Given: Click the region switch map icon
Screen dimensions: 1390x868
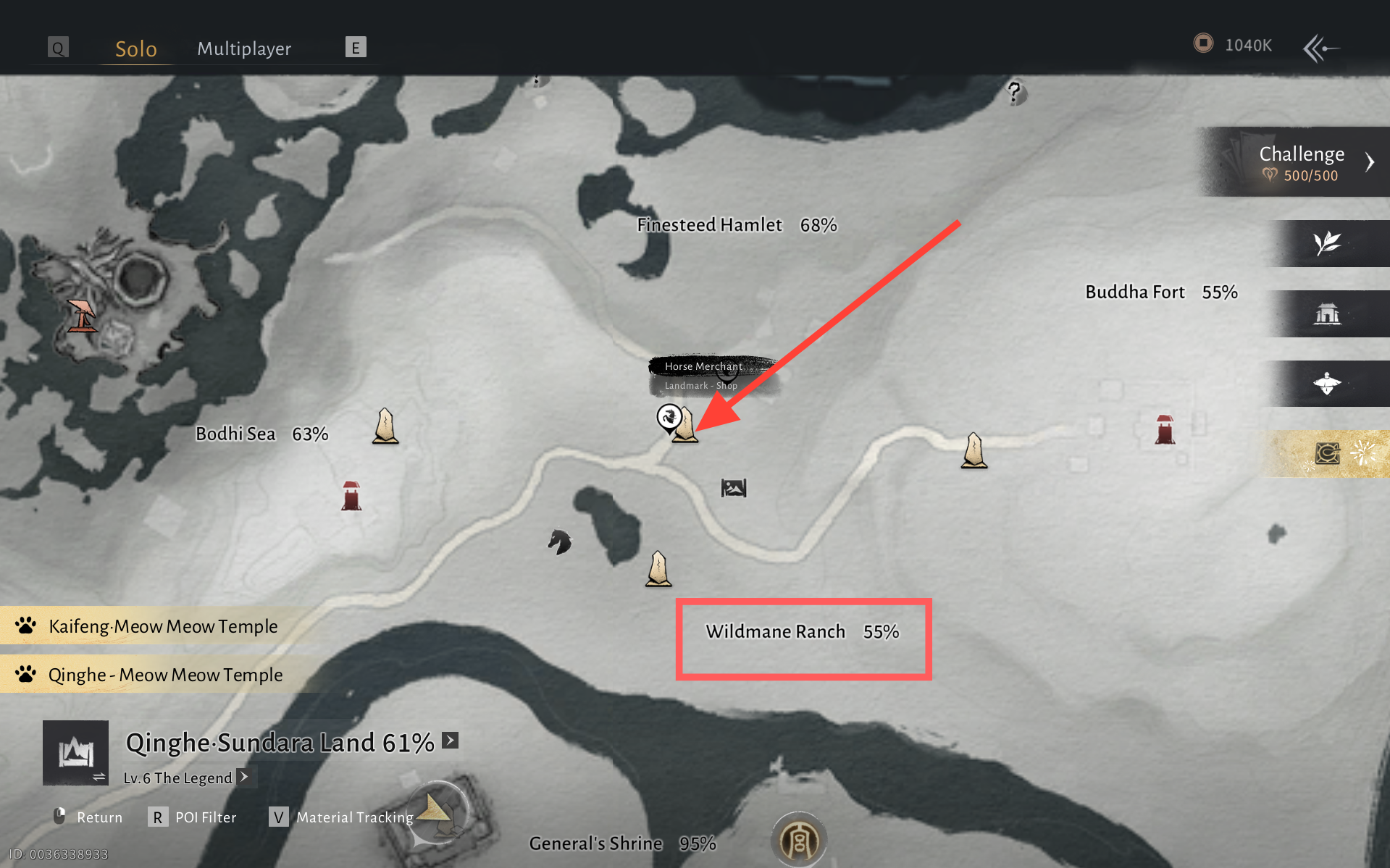Looking at the screenshot, I should coord(76,753).
